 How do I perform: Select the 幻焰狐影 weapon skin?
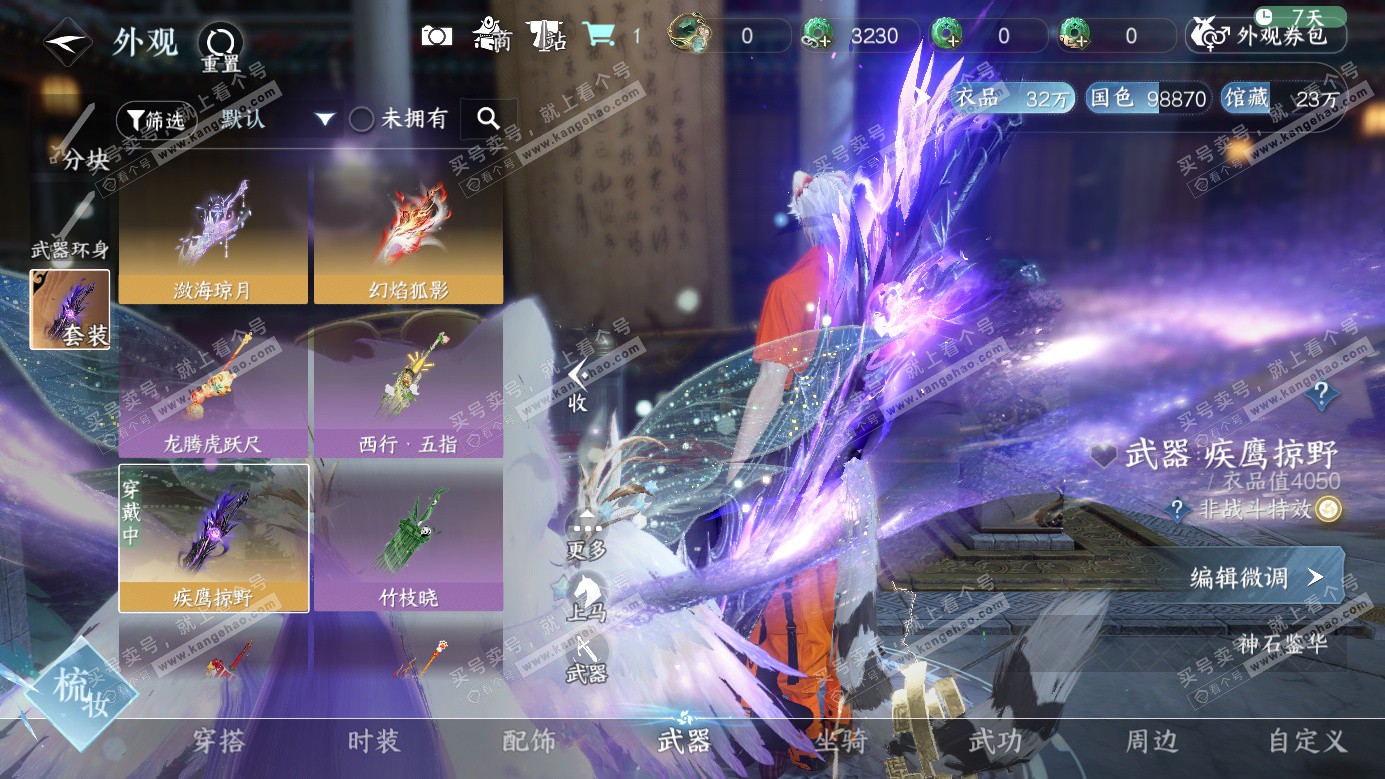[408, 234]
